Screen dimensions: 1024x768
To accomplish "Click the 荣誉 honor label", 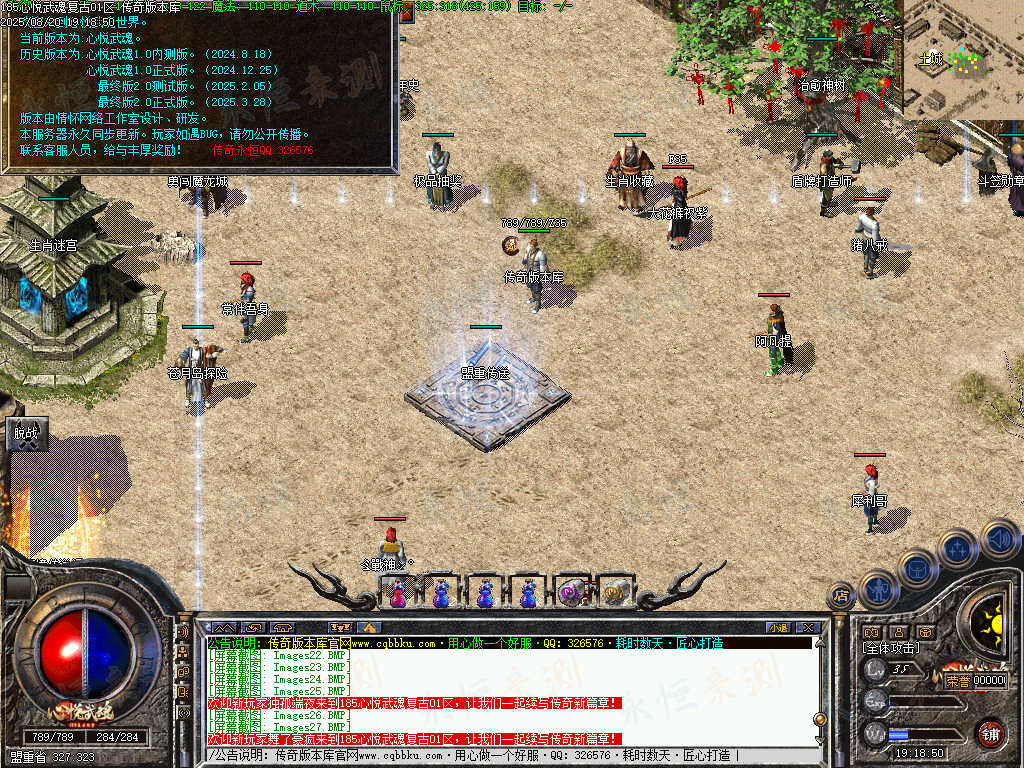I will pos(957,680).
